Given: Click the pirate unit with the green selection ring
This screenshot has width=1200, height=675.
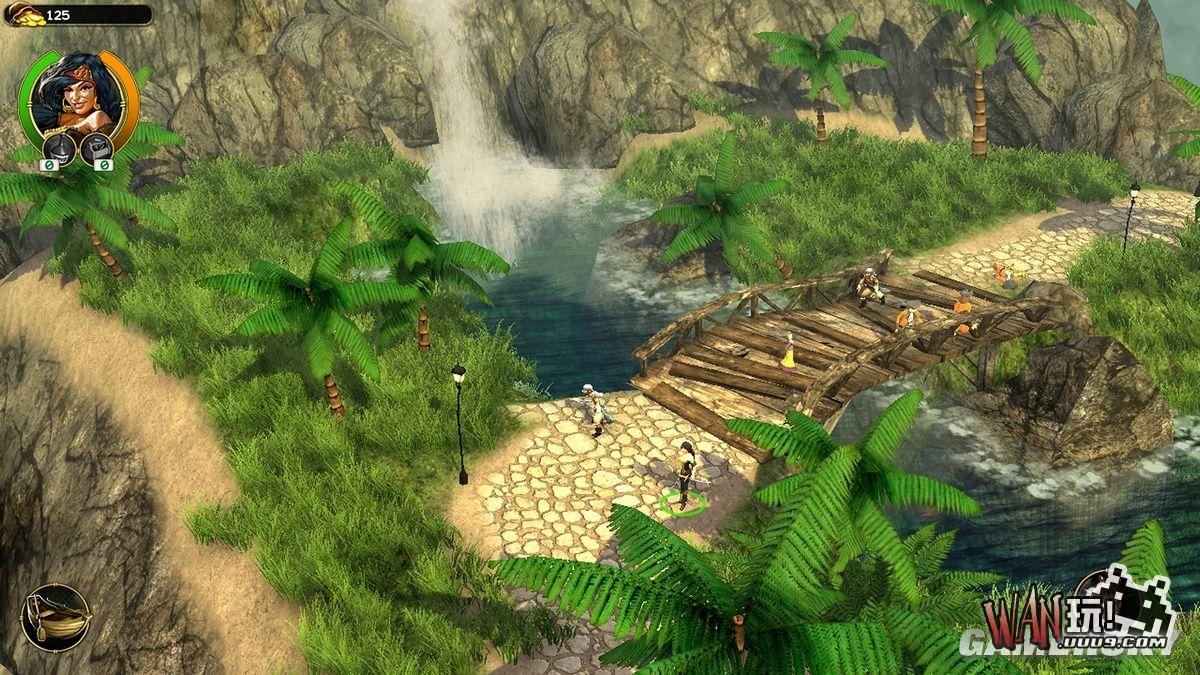Looking at the screenshot, I should pos(685,474).
